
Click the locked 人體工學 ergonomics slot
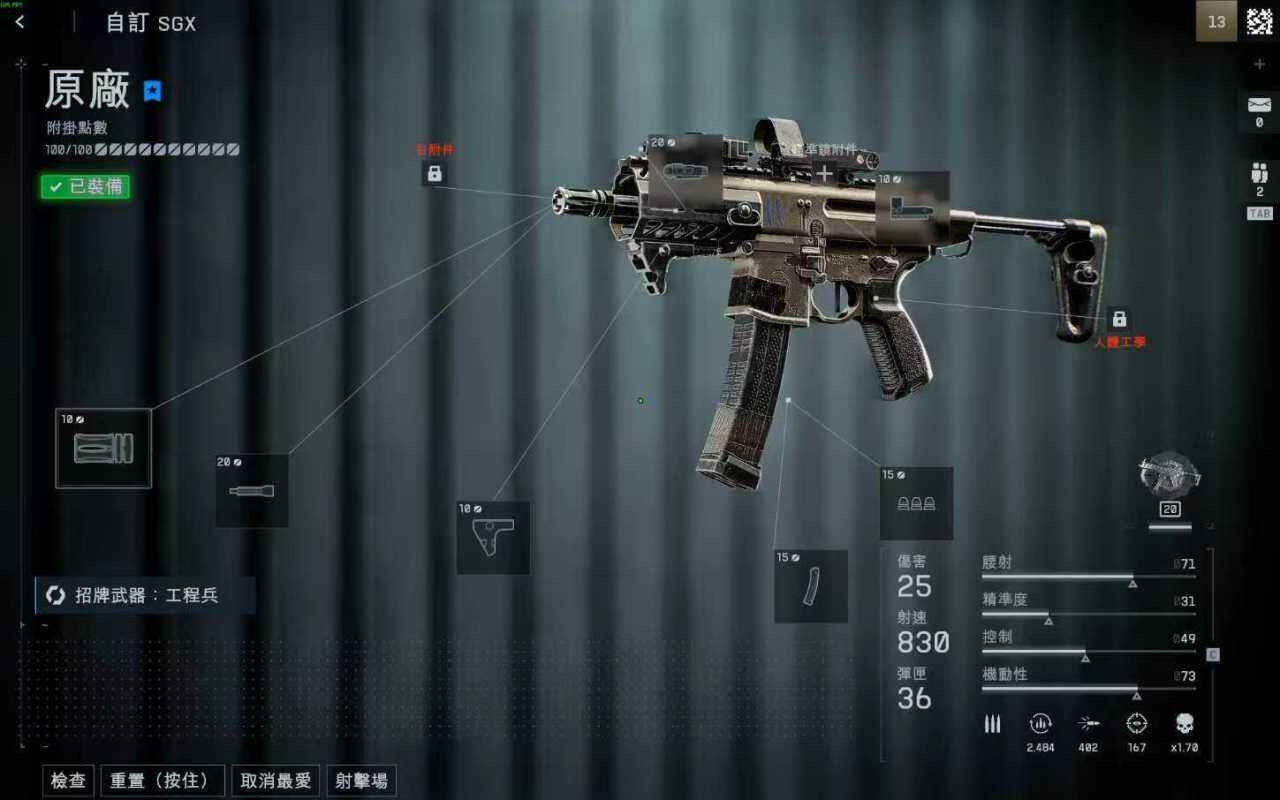[x=1119, y=319]
